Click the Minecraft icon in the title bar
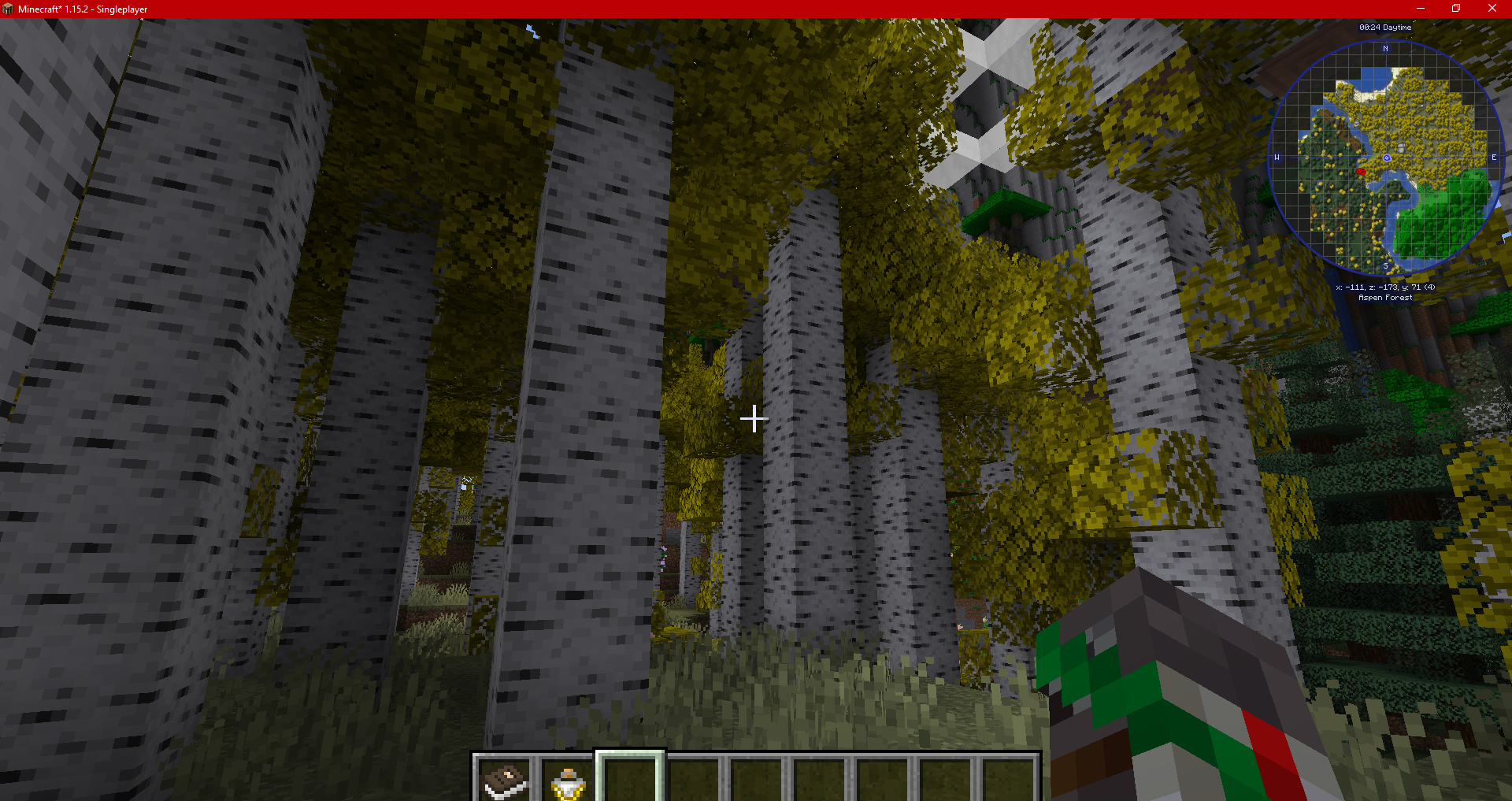1512x801 pixels. point(9,9)
